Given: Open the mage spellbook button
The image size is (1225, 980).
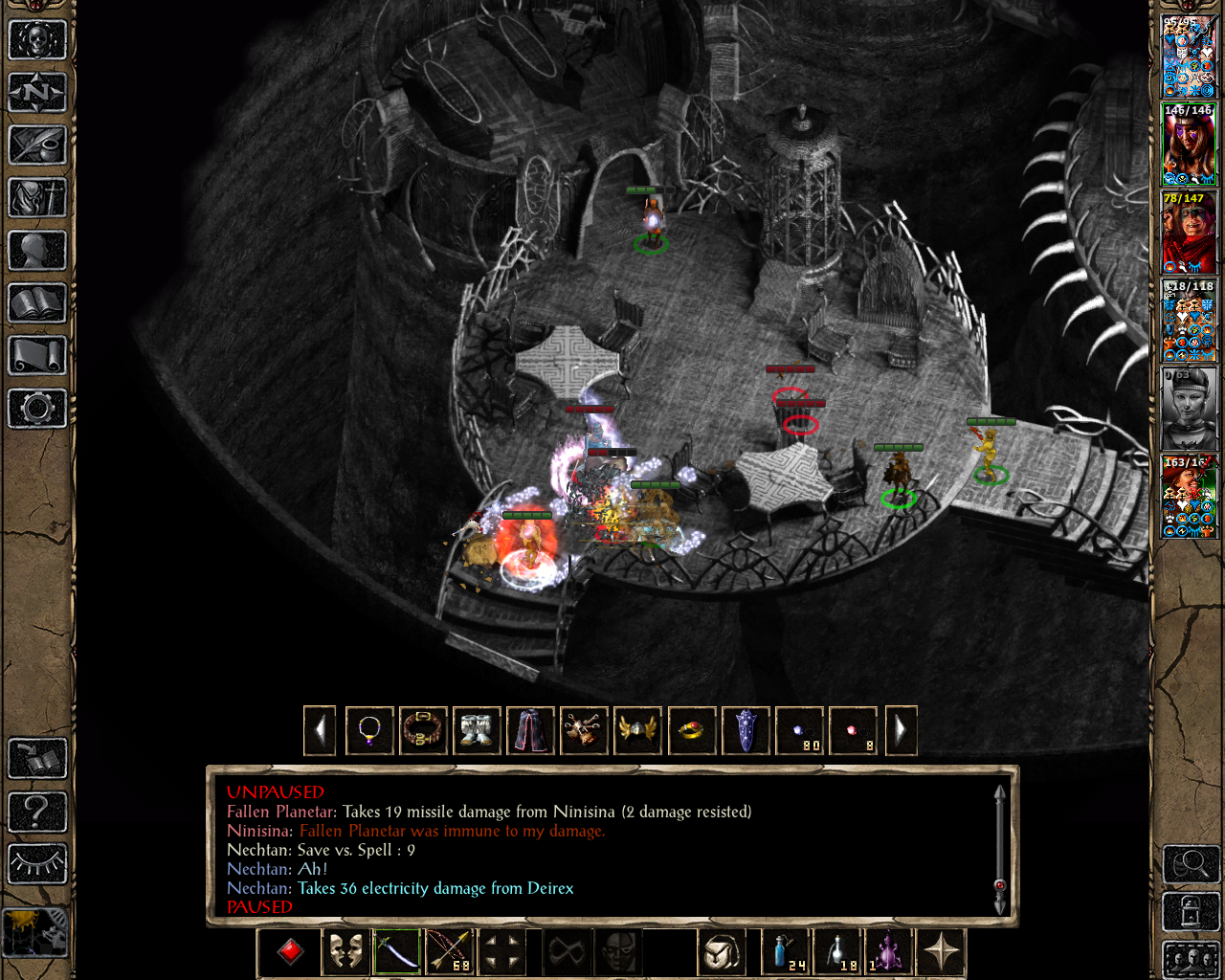Looking at the screenshot, I should point(36,303).
